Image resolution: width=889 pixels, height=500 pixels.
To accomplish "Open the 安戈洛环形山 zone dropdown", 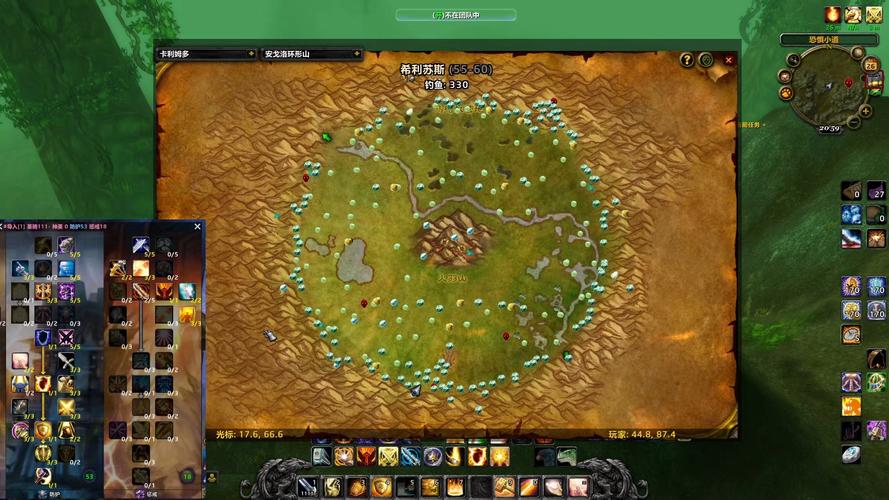I will [308, 54].
